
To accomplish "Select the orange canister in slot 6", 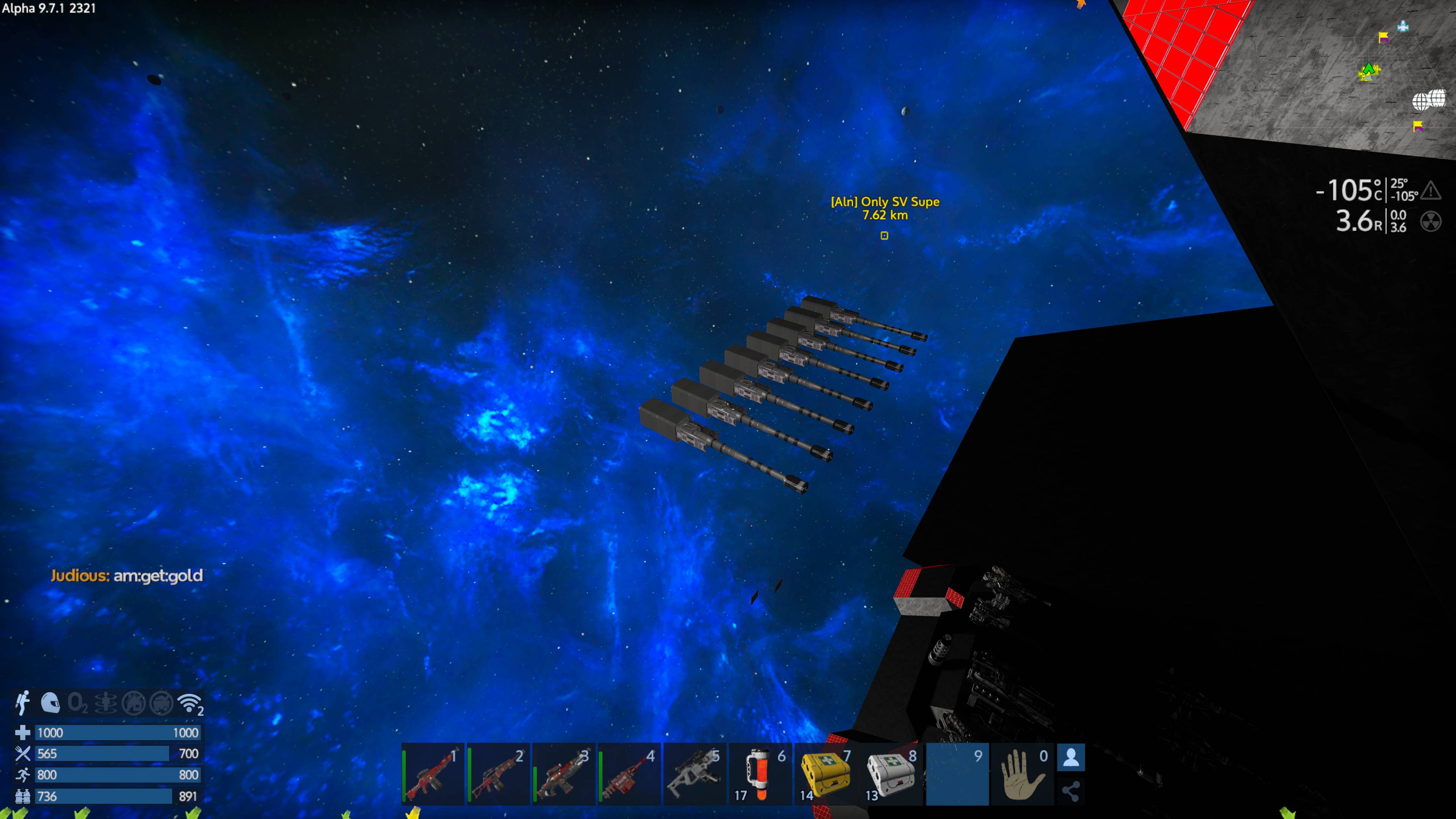I will (759, 774).
